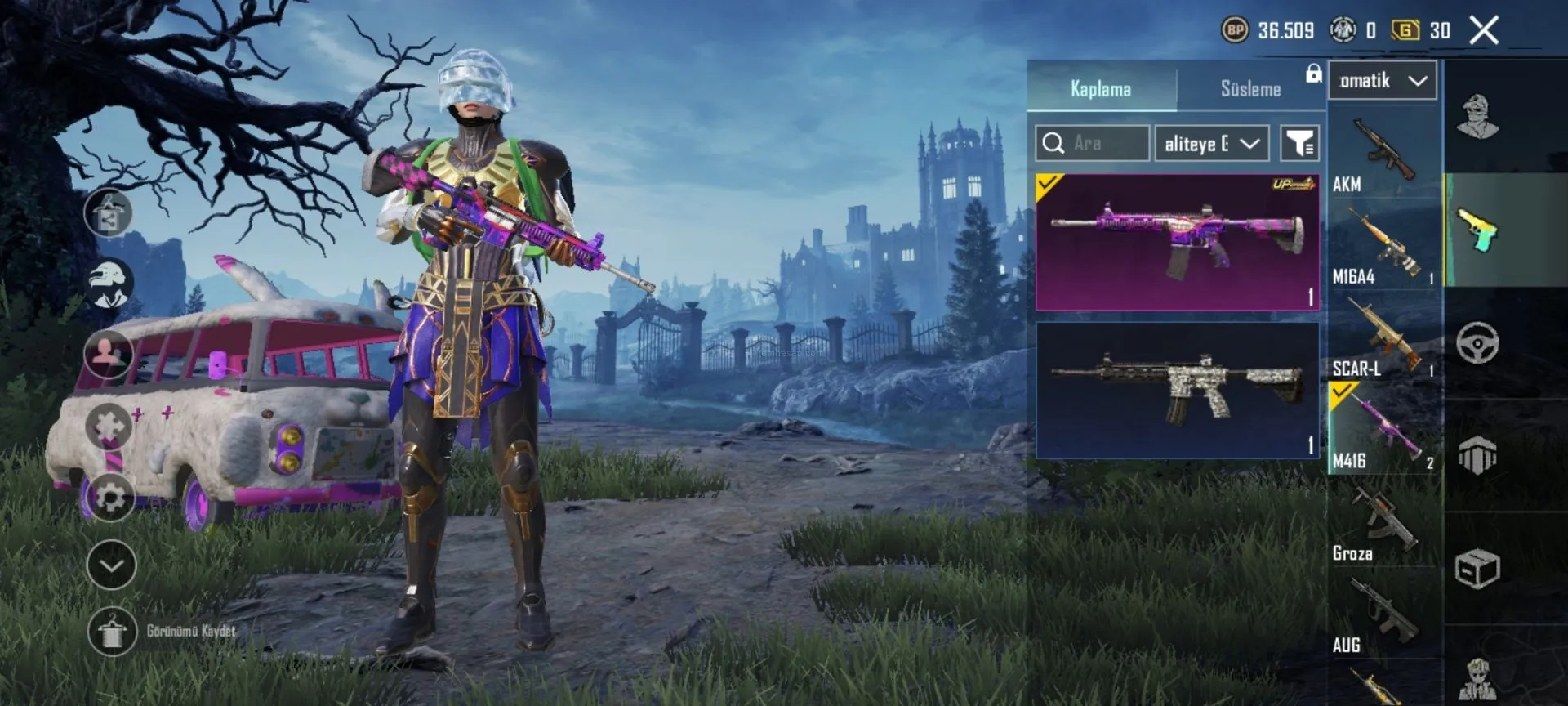This screenshot has height=706, width=1568.
Task: Select Groza from the weapon list
Action: click(1383, 523)
